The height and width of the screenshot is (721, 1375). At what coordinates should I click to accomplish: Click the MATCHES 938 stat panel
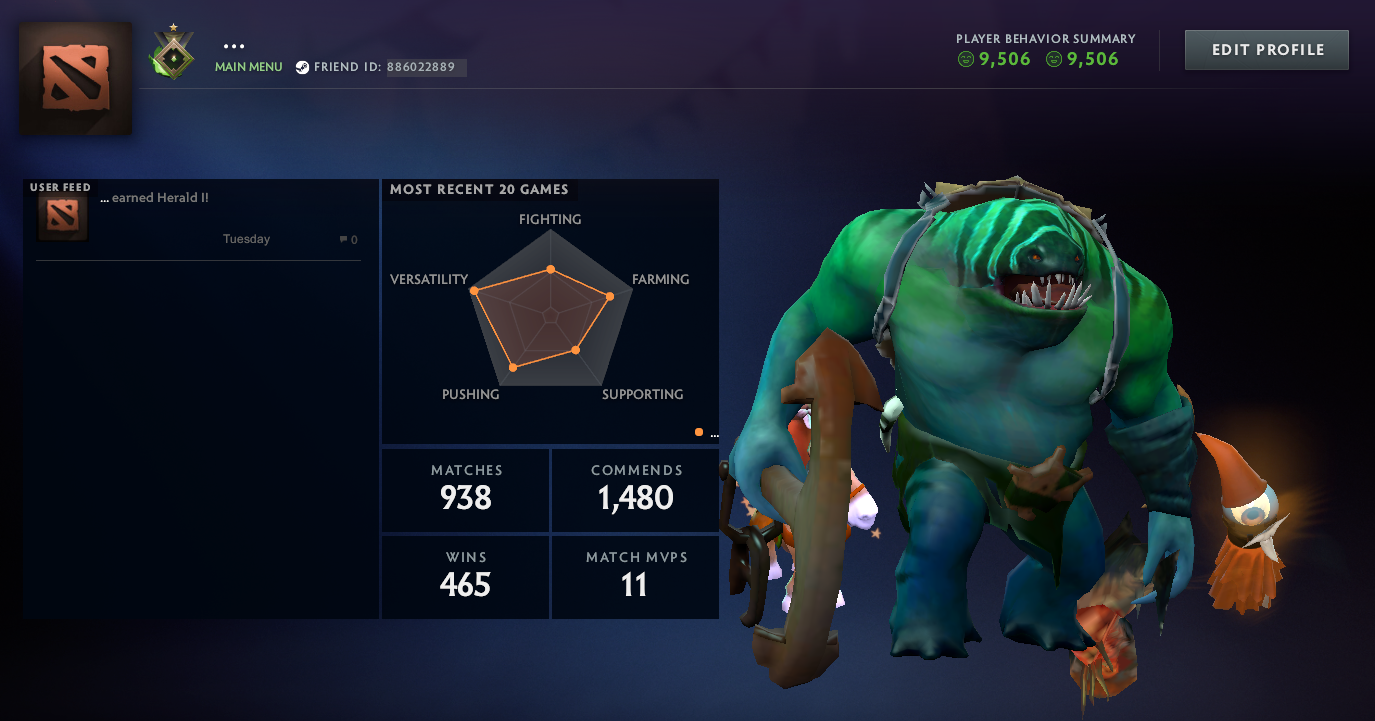point(464,489)
